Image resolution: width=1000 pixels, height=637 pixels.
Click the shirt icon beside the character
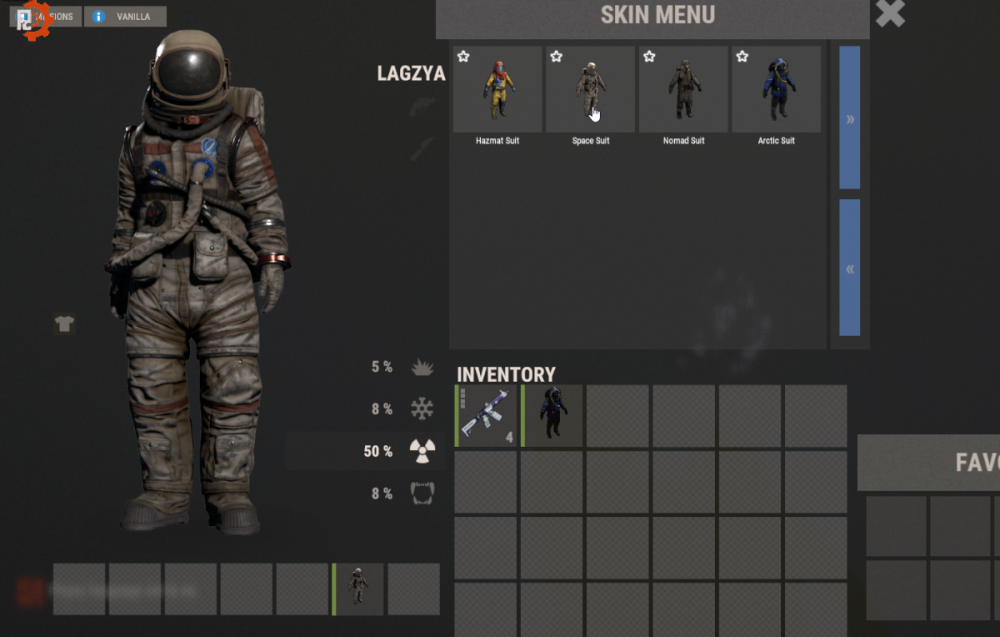[64, 324]
